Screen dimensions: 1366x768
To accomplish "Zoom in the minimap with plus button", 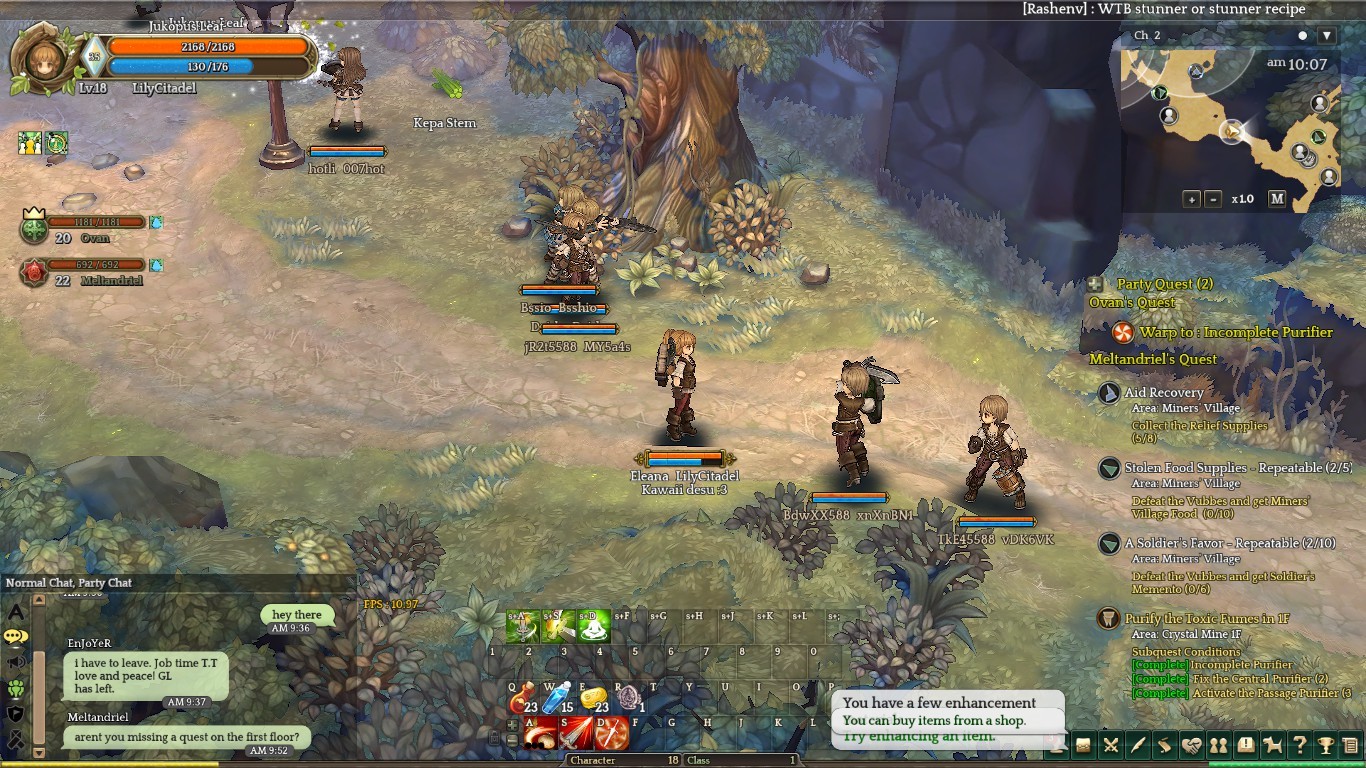I will 1191,199.
